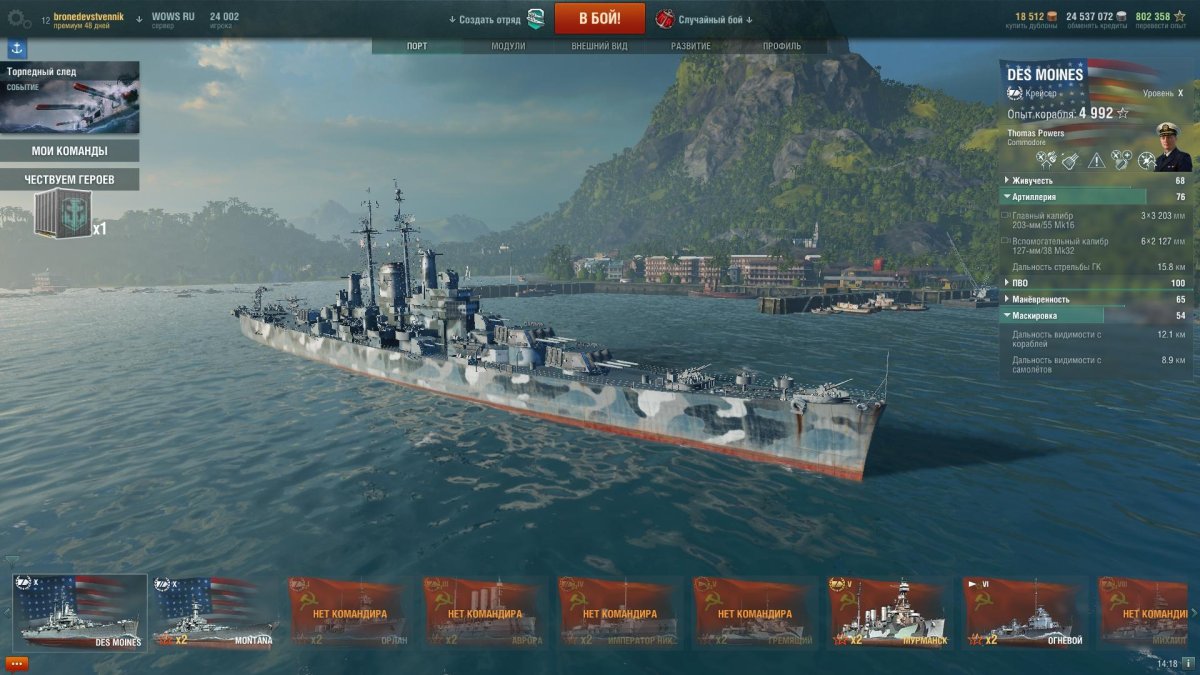Expand the Живучесть parameter section
This screenshot has height=675, width=1200.
pyautogui.click(x=1030, y=181)
